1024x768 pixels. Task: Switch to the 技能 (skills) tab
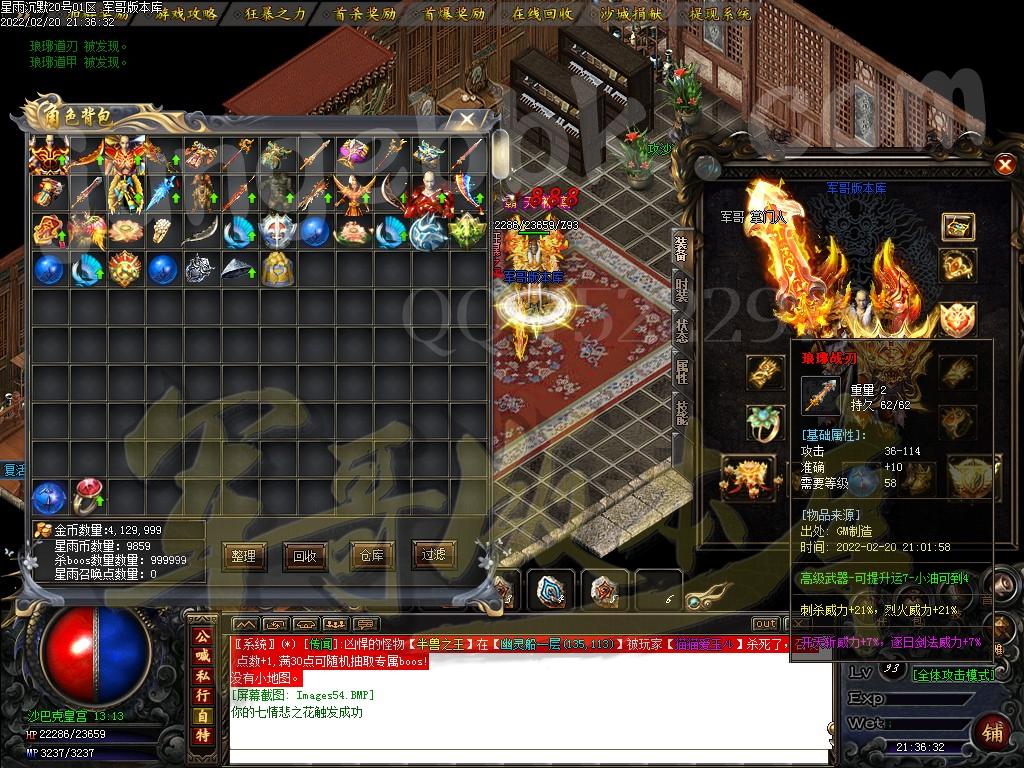pos(681,412)
